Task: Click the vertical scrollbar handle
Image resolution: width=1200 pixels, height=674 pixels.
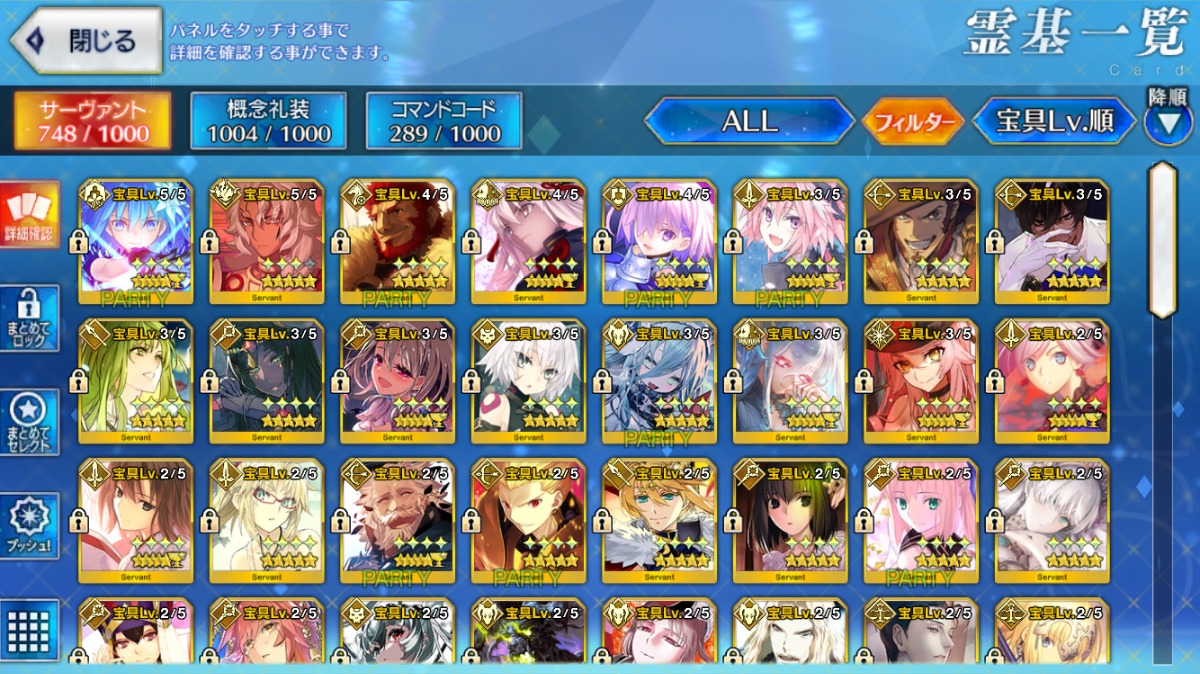Action: point(1162,240)
